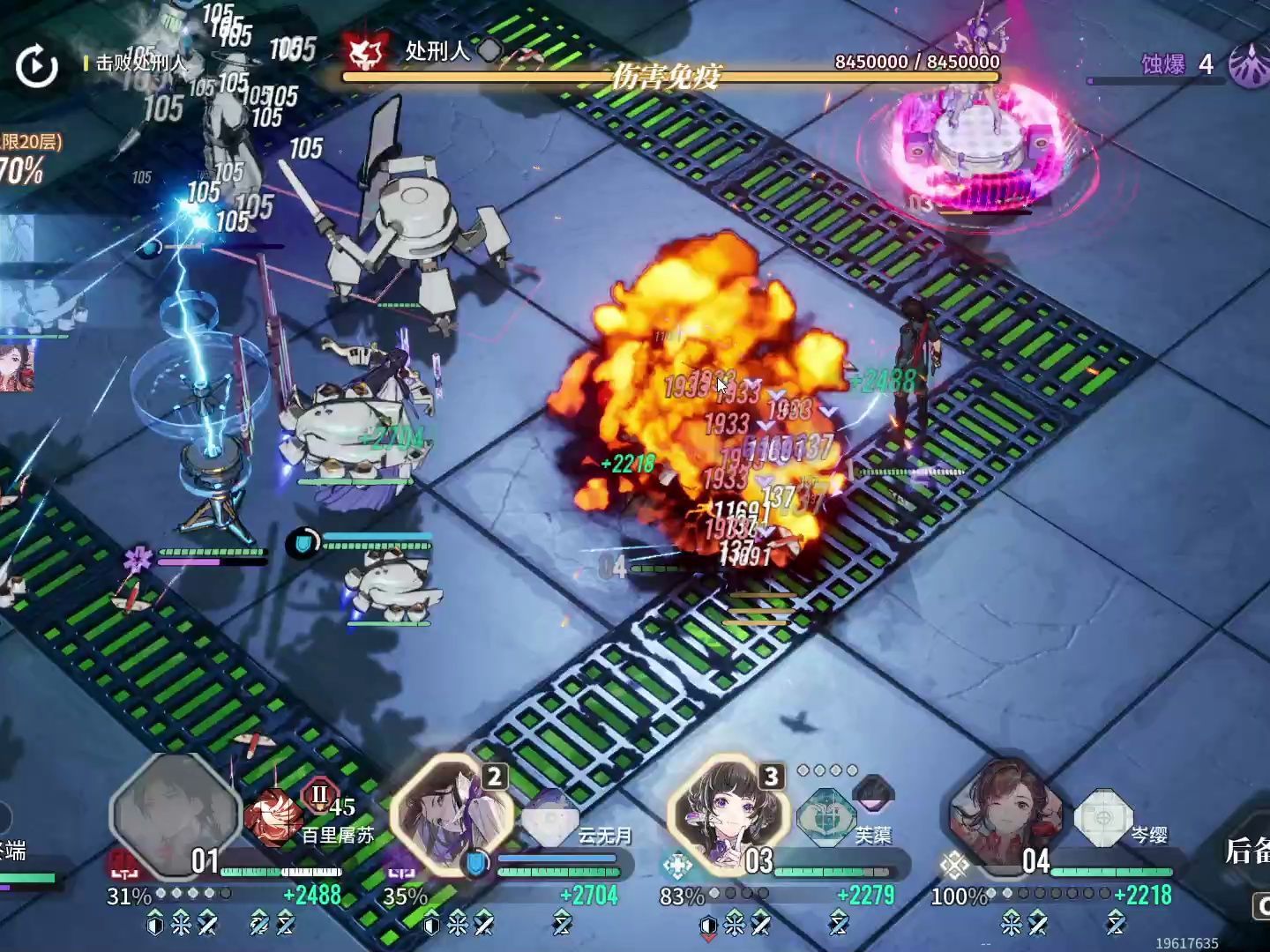Open the 后备 reserve panel
This screenshot has width=1270, height=952.
pyautogui.click(x=1247, y=852)
